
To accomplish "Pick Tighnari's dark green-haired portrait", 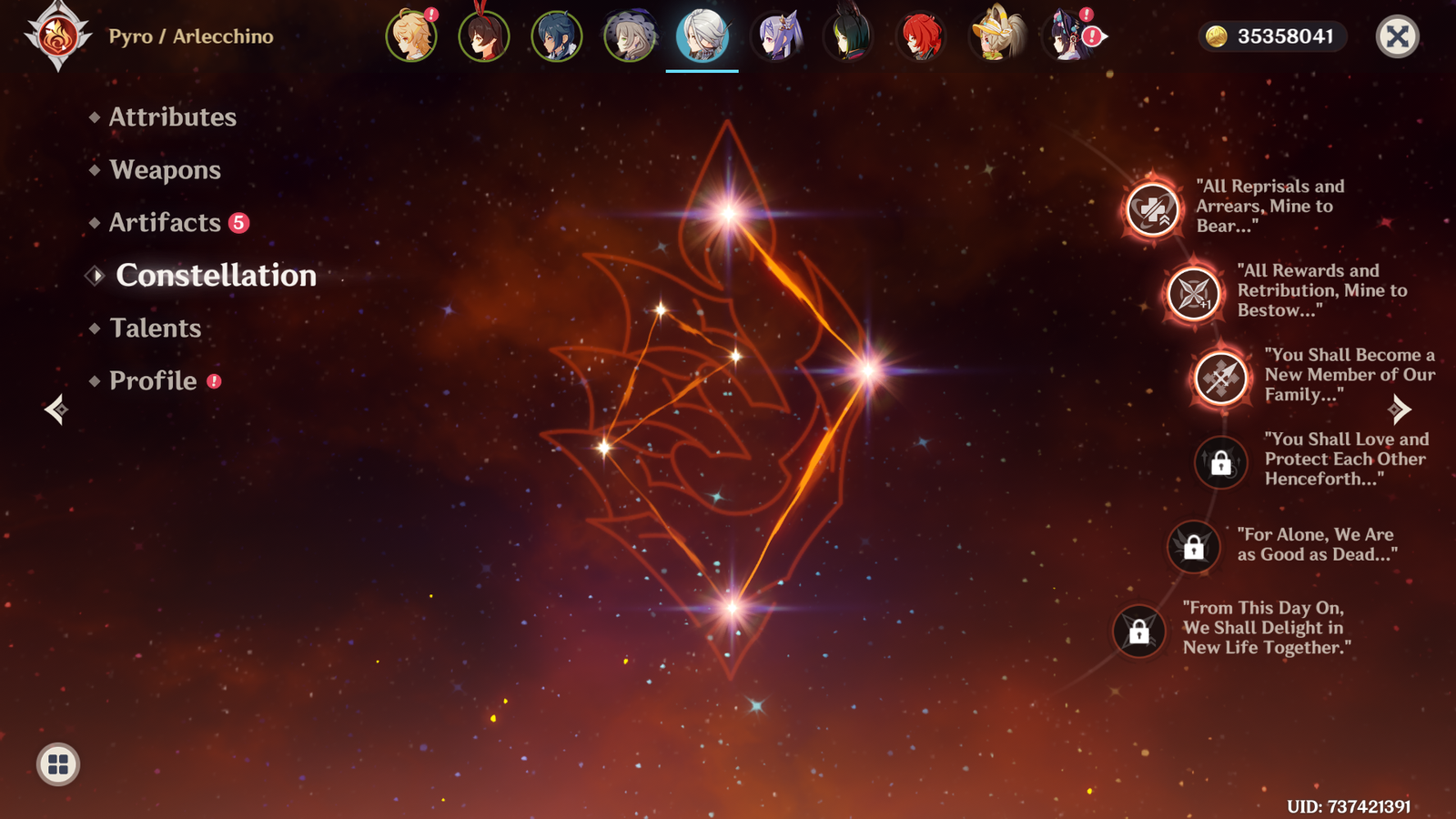I will 849,37.
